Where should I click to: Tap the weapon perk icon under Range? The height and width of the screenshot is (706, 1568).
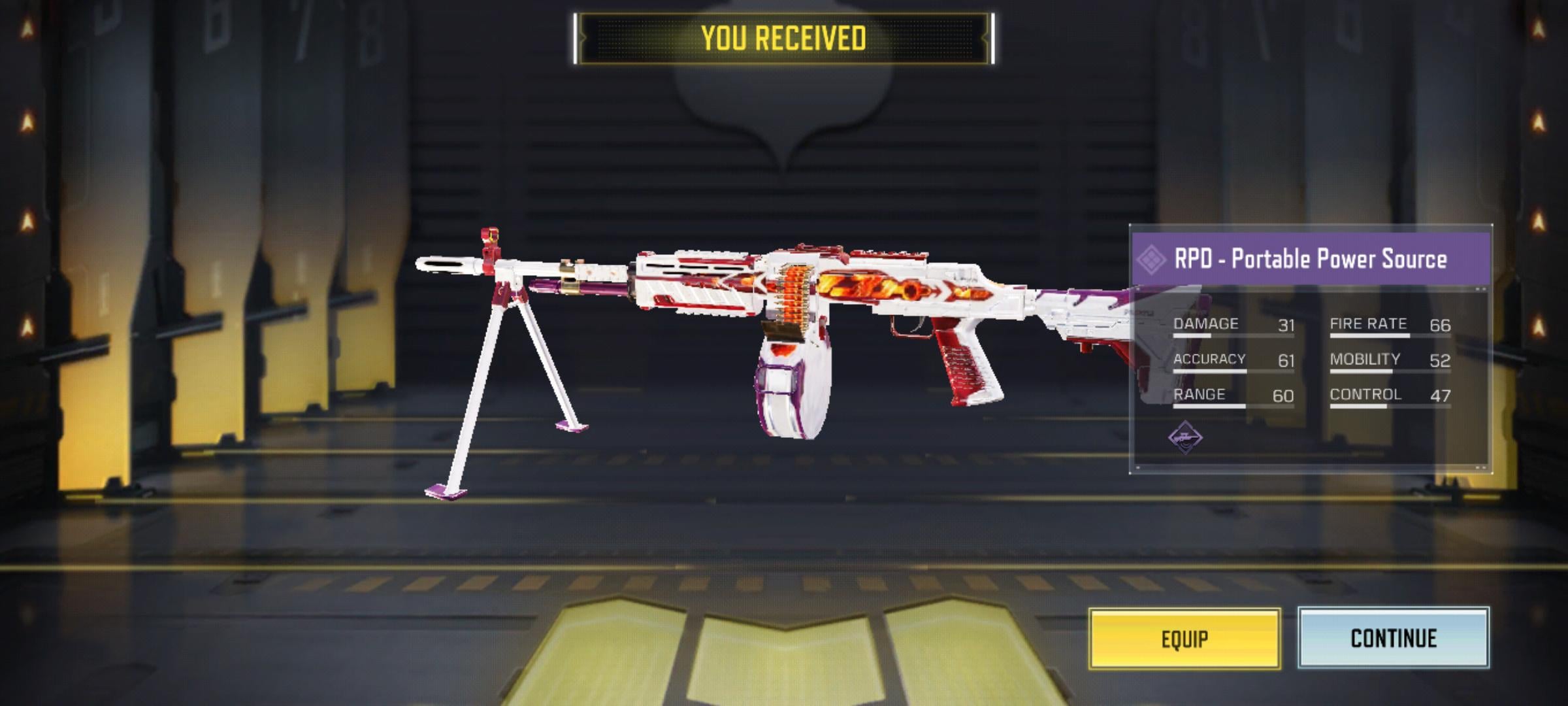click(1185, 437)
